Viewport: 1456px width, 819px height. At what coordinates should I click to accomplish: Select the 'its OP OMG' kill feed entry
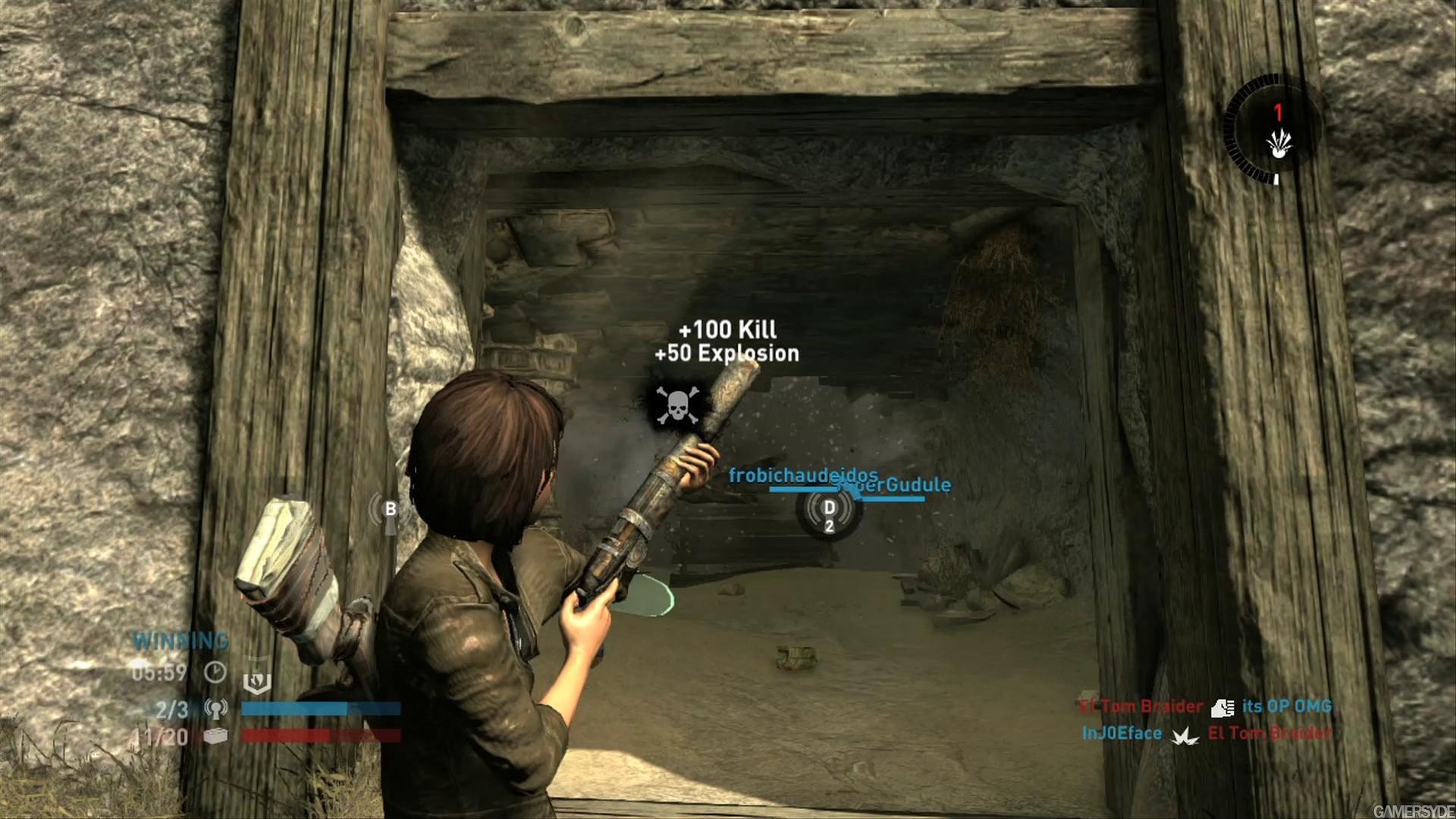point(1287,706)
